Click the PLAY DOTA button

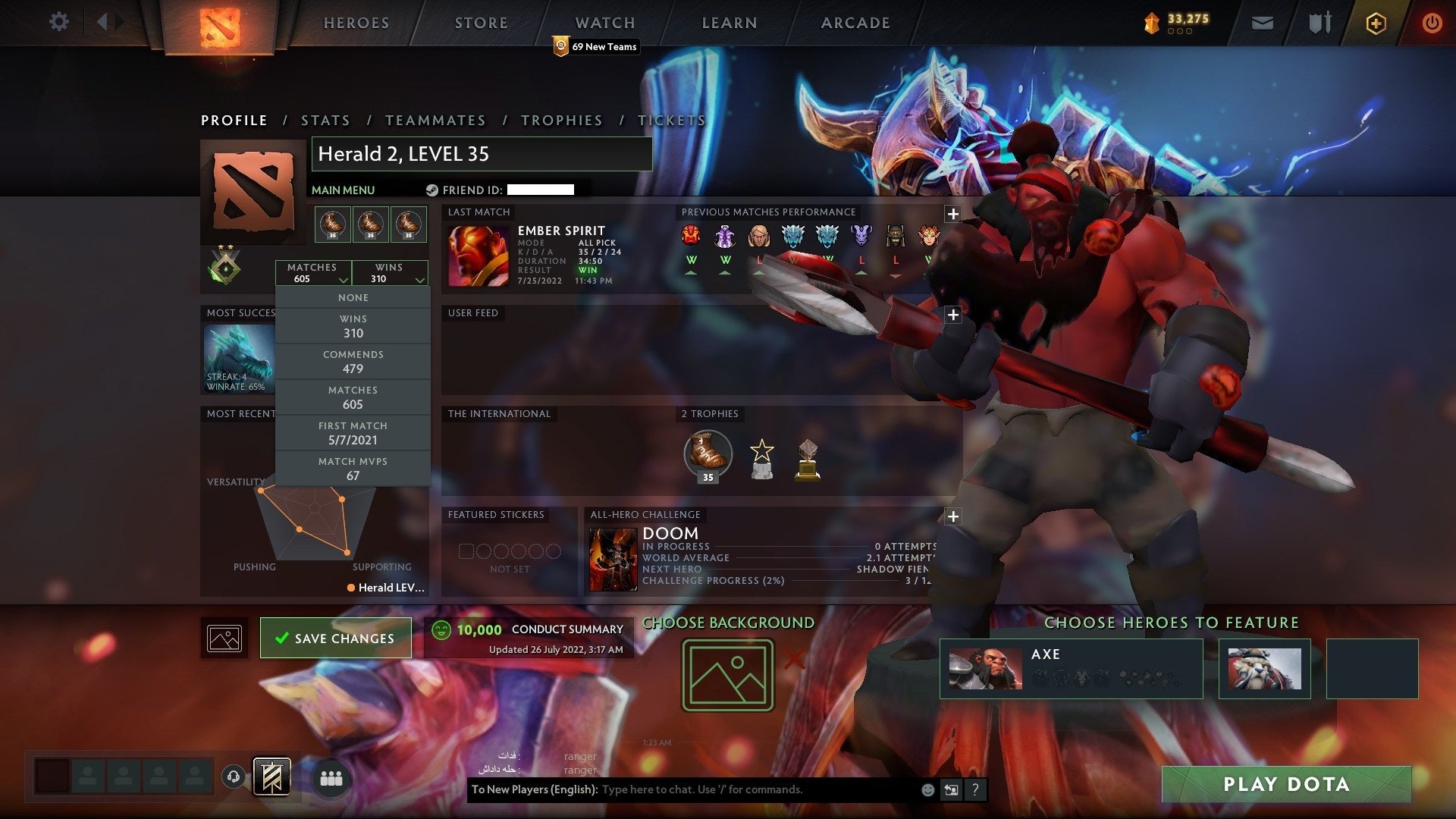[x=1287, y=785]
